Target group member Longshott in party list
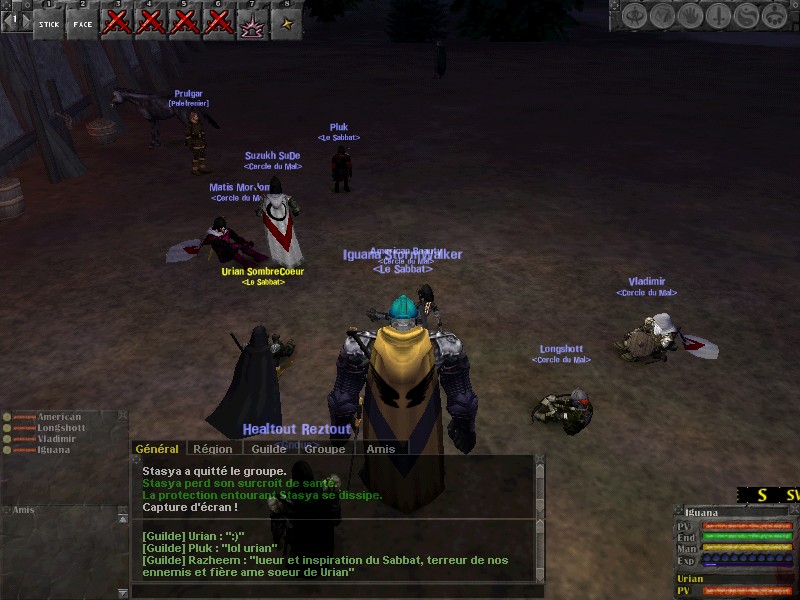Screen dimensions: 800x600 click(60, 428)
